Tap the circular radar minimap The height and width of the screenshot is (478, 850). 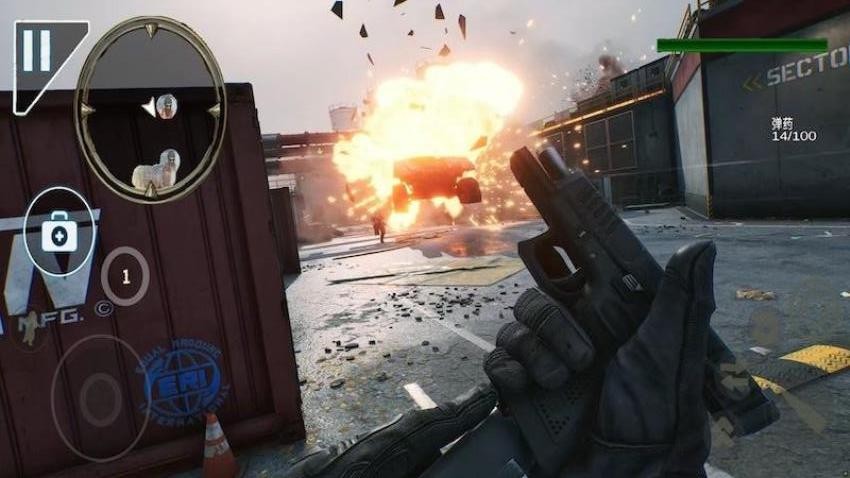click(150, 108)
